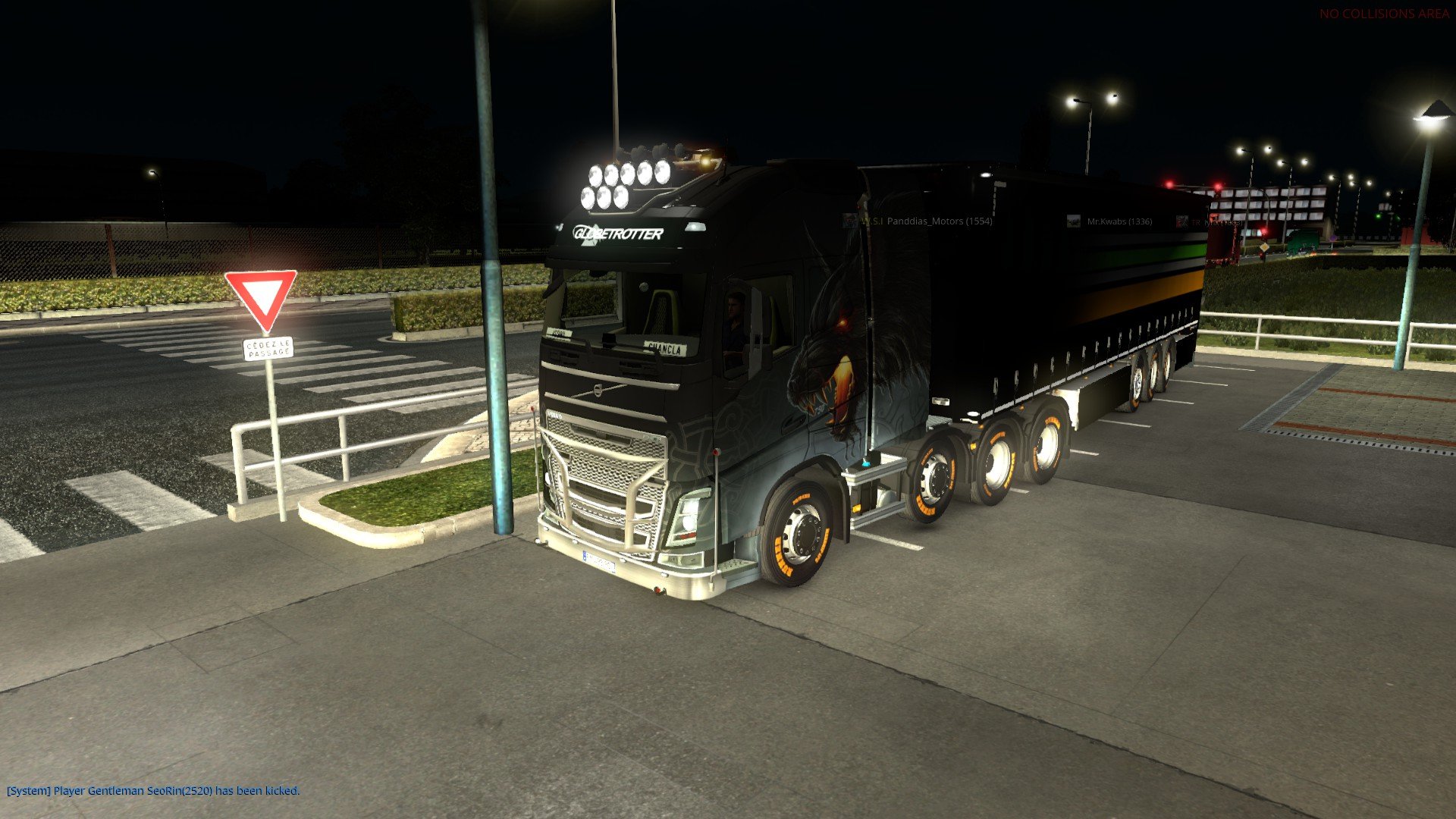Click the system kick message in chat
Viewport: 1456px width, 819px height.
[x=153, y=790]
